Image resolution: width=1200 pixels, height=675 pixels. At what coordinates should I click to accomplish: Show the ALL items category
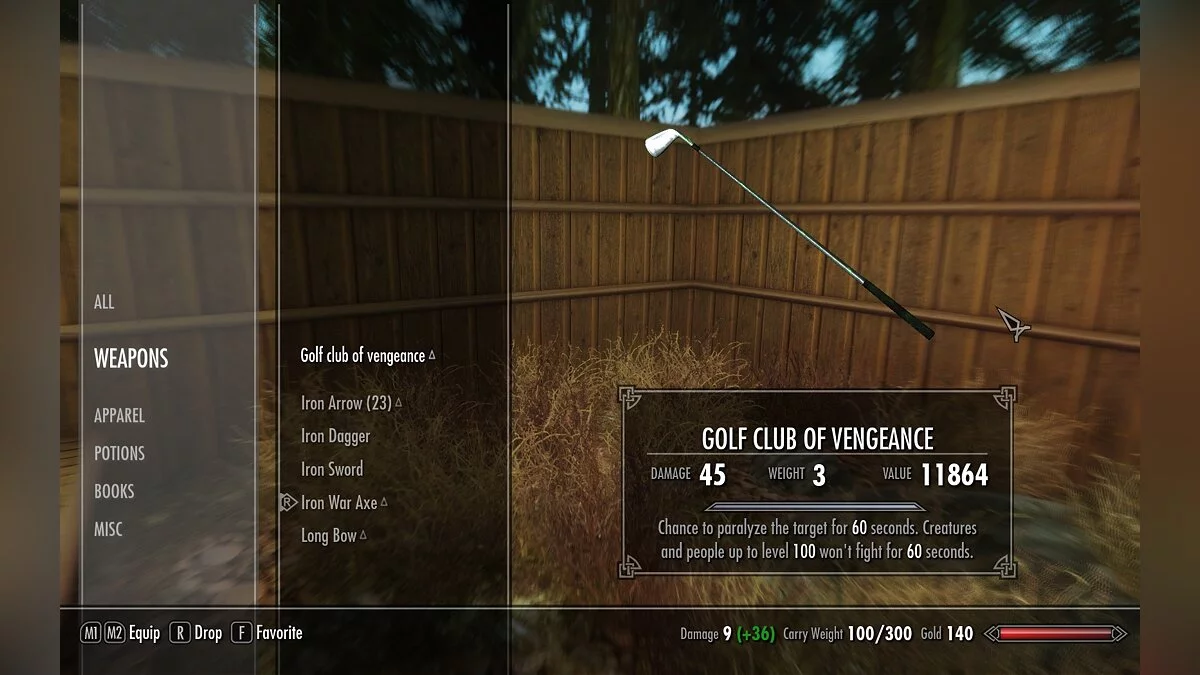pyautogui.click(x=104, y=302)
